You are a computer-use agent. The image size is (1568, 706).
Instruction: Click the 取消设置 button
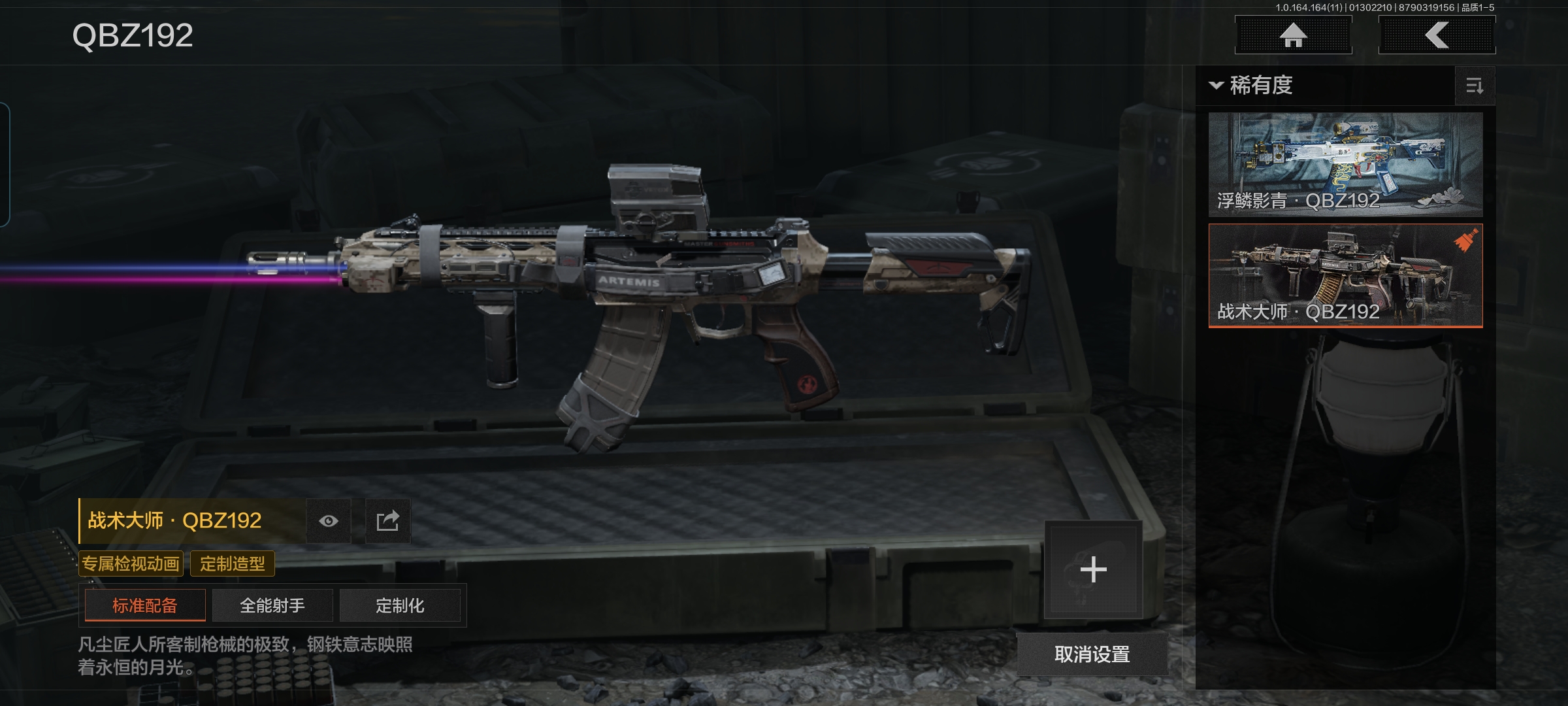(1092, 654)
